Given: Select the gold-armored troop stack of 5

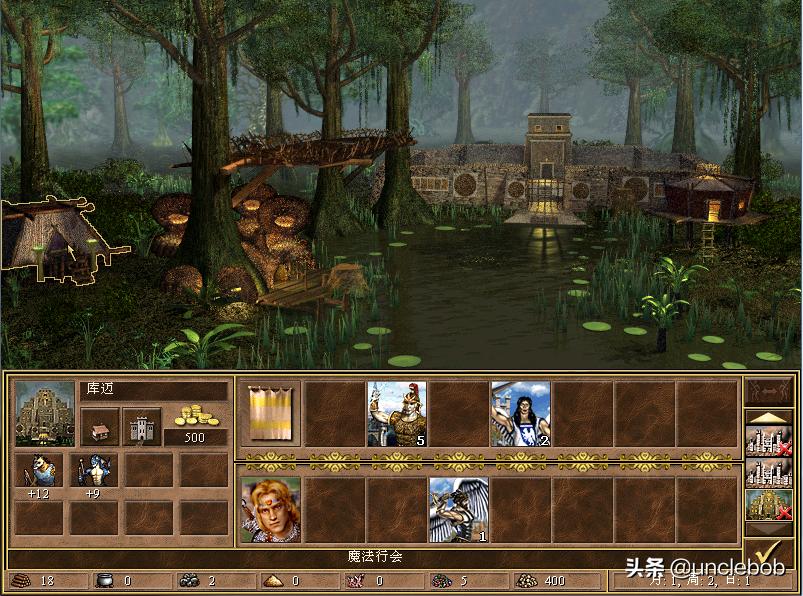Looking at the screenshot, I should tap(396, 413).
